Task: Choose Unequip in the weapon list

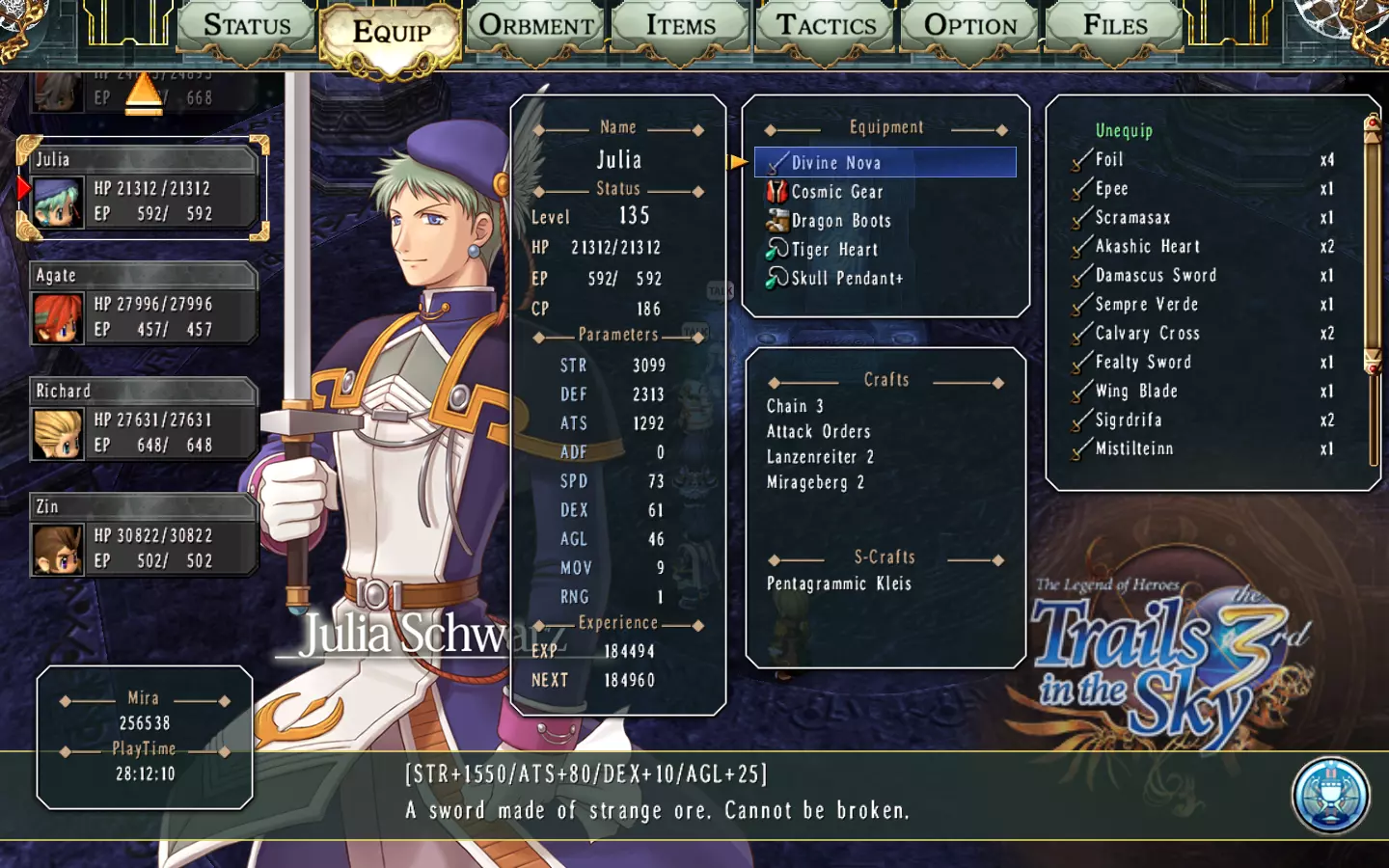Action: [1124, 130]
